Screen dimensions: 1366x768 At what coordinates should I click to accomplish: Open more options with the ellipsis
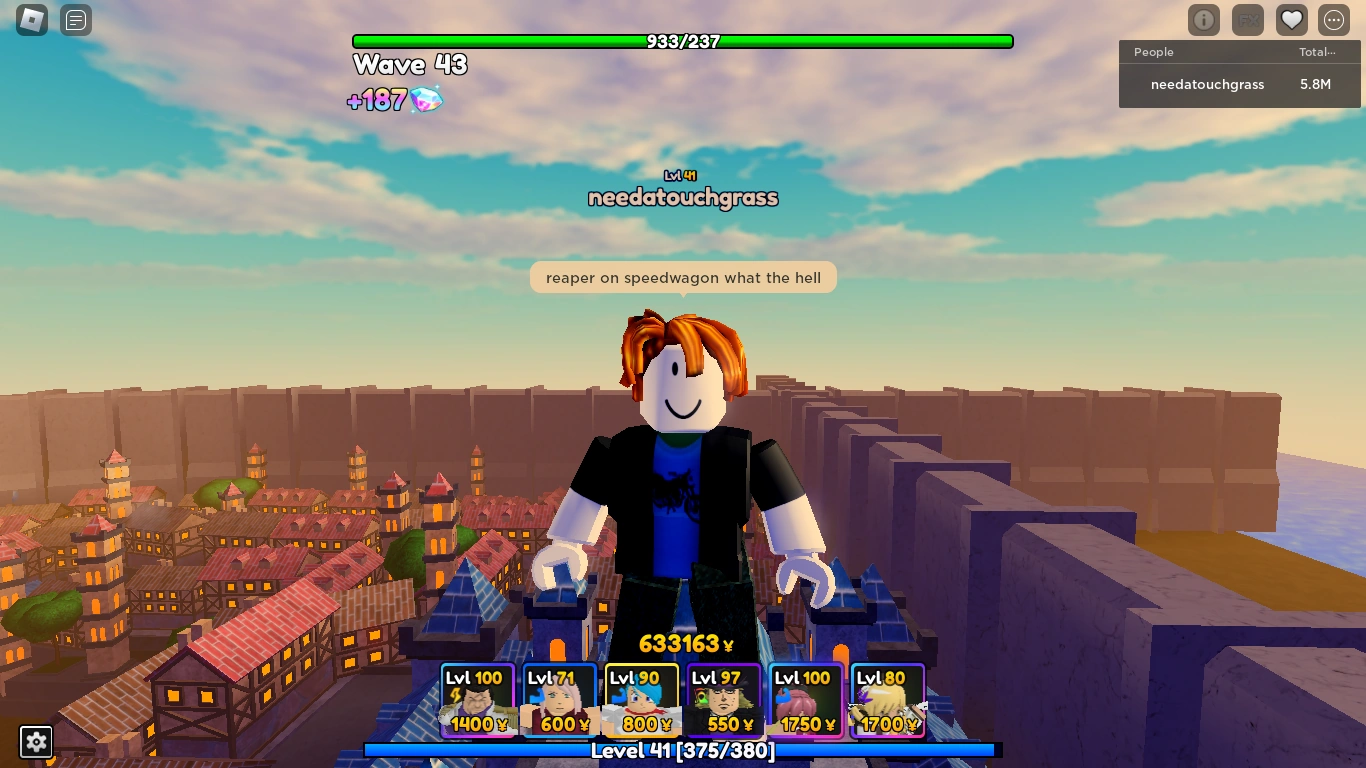click(x=1333, y=20)
